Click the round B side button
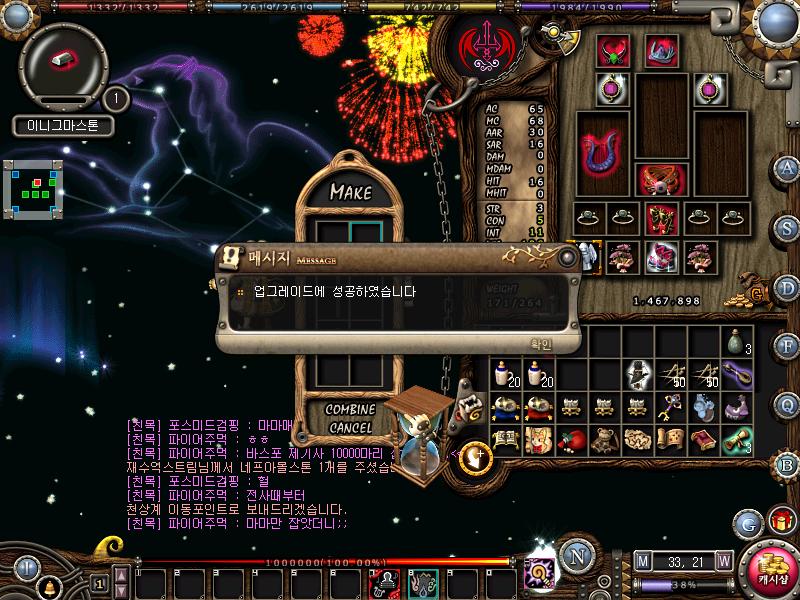 tap(787, 463)
